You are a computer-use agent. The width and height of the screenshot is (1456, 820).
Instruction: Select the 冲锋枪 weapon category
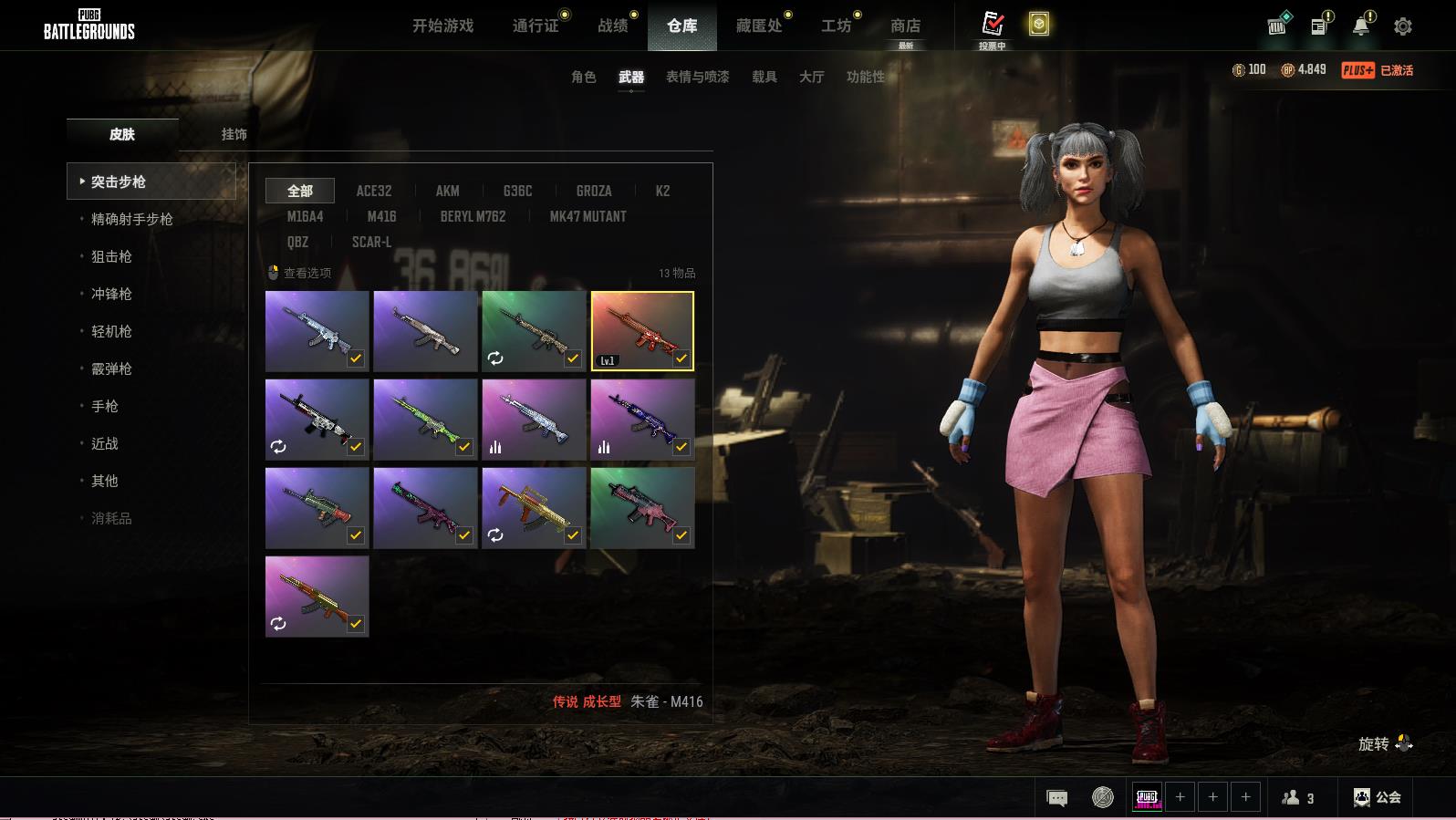[x=111, y=294]
